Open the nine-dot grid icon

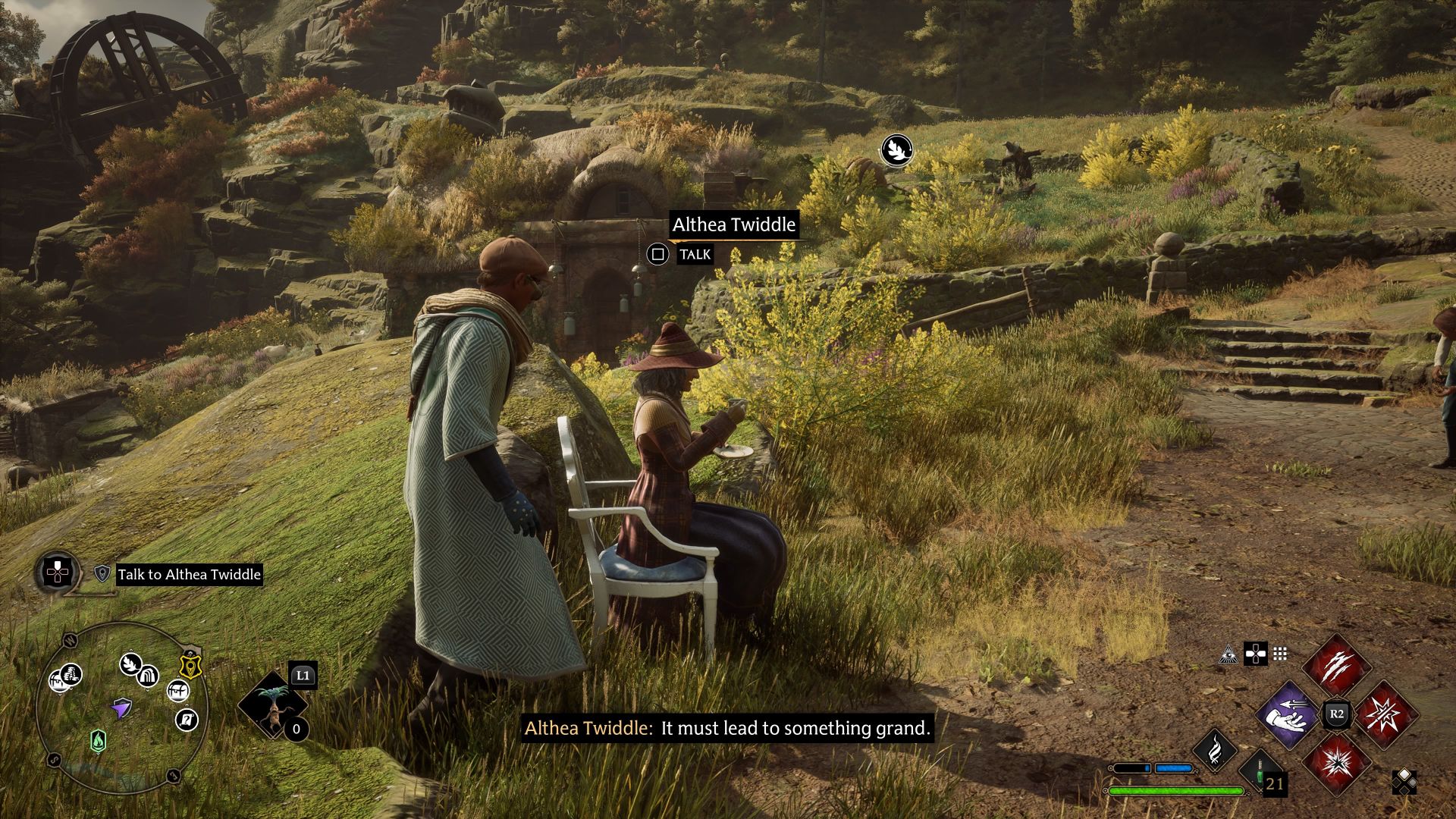coord(1280,654)
